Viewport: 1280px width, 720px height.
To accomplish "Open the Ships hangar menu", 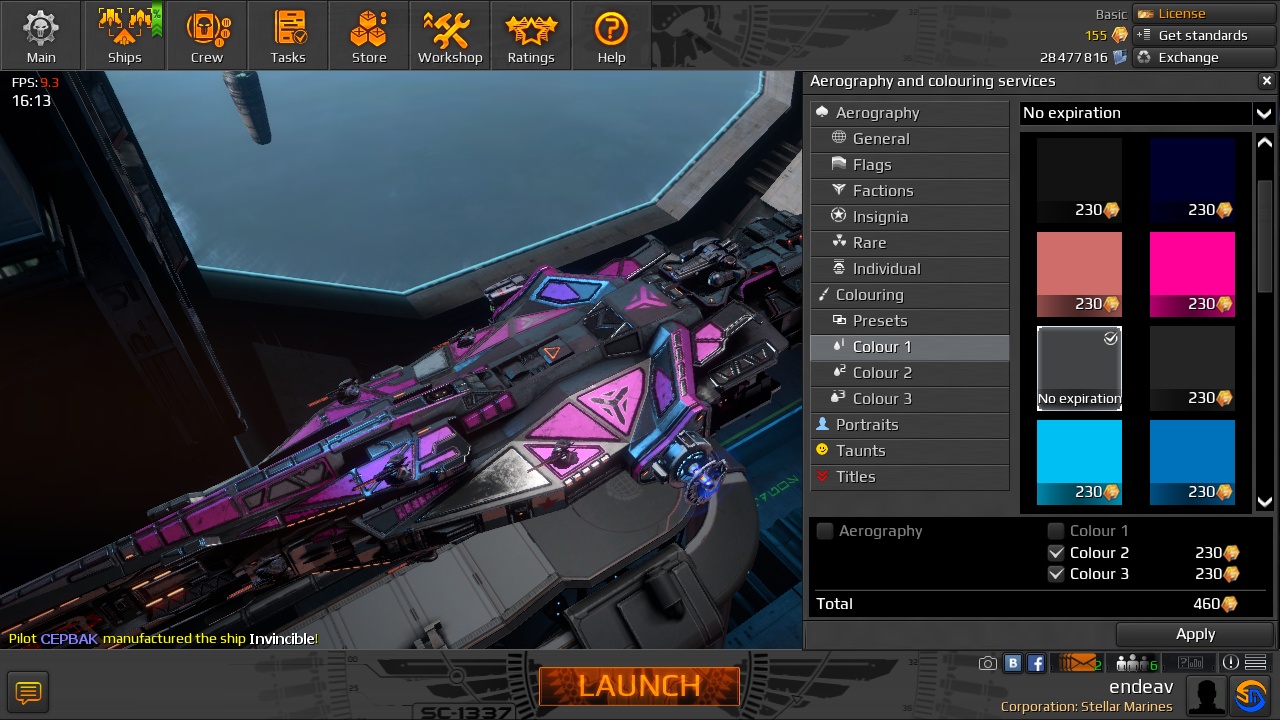I will point(125,36).
